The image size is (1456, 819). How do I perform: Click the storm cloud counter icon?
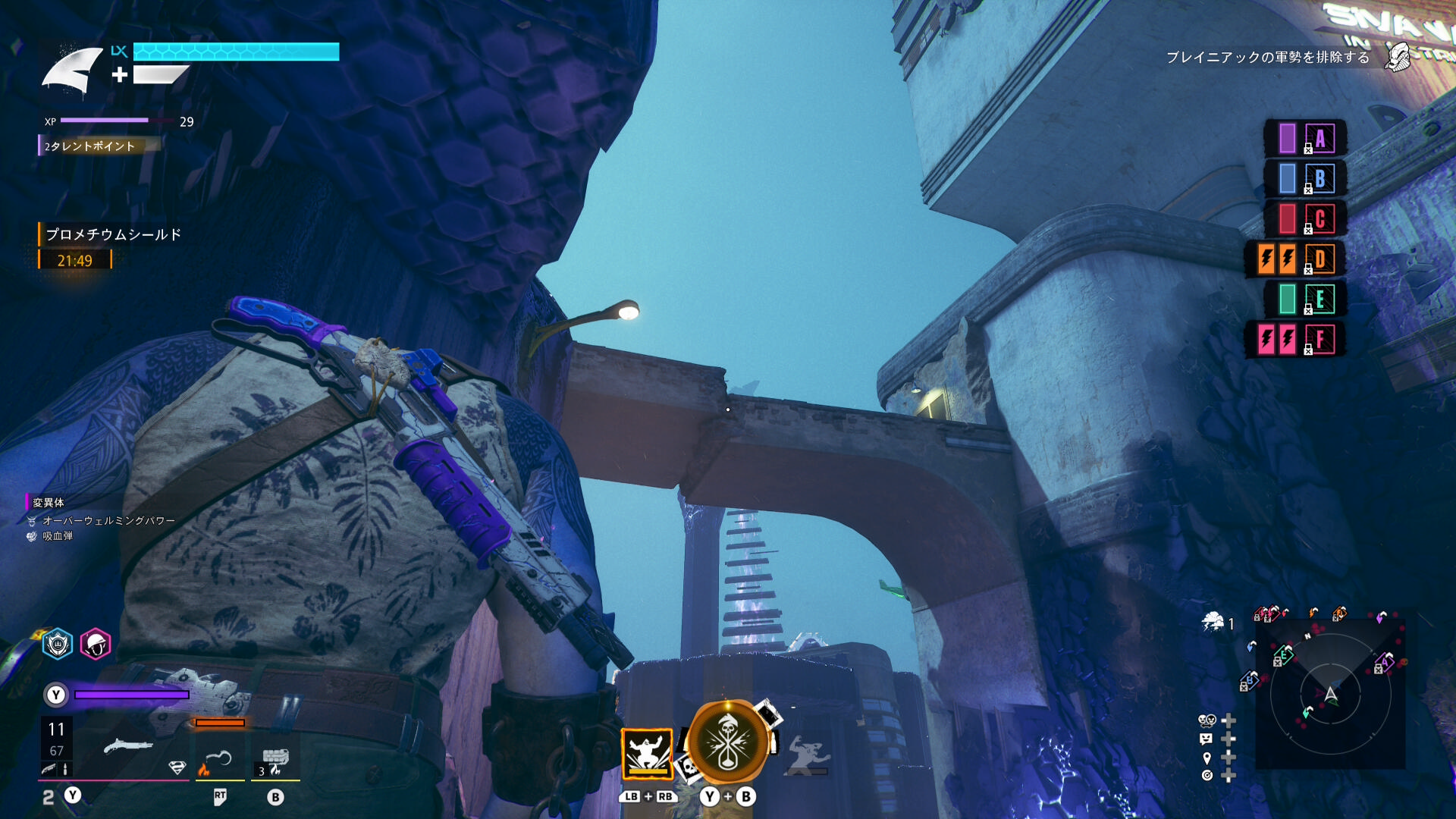coord(1213,623)
